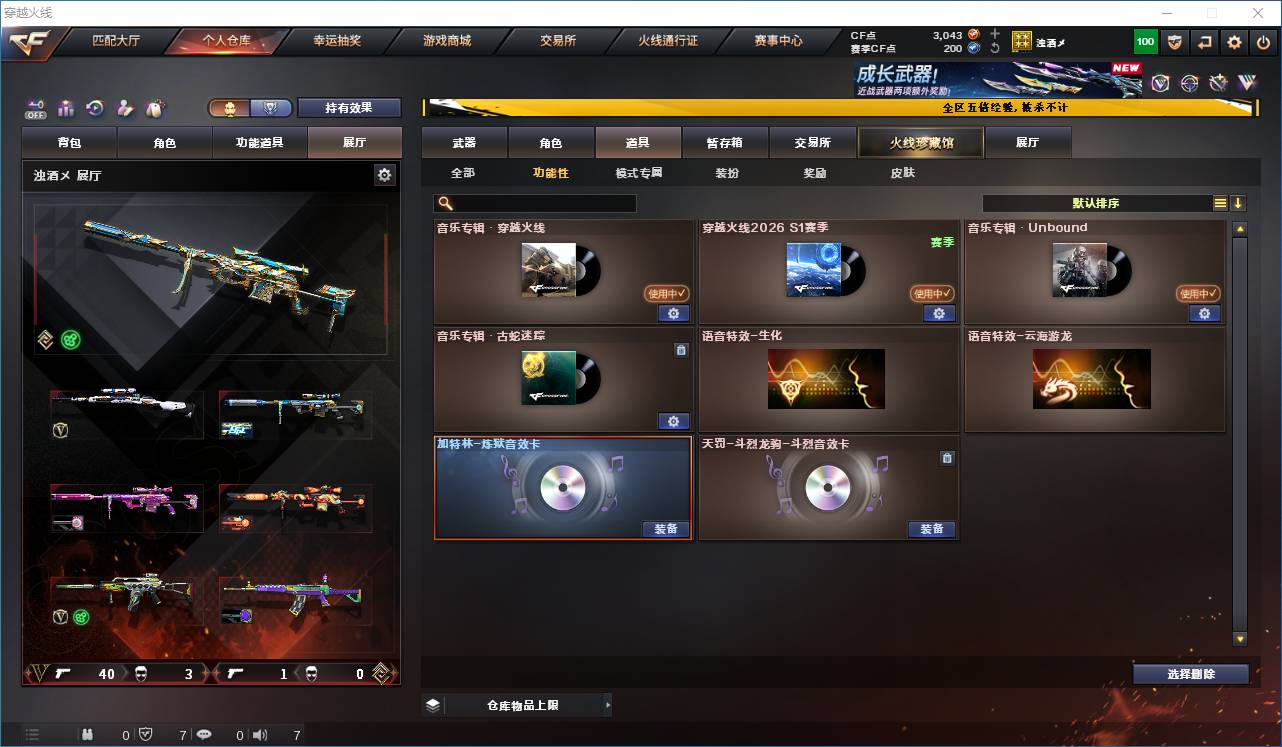
Task: Click the power exit icon at top right
Action: coord(1263,41)
